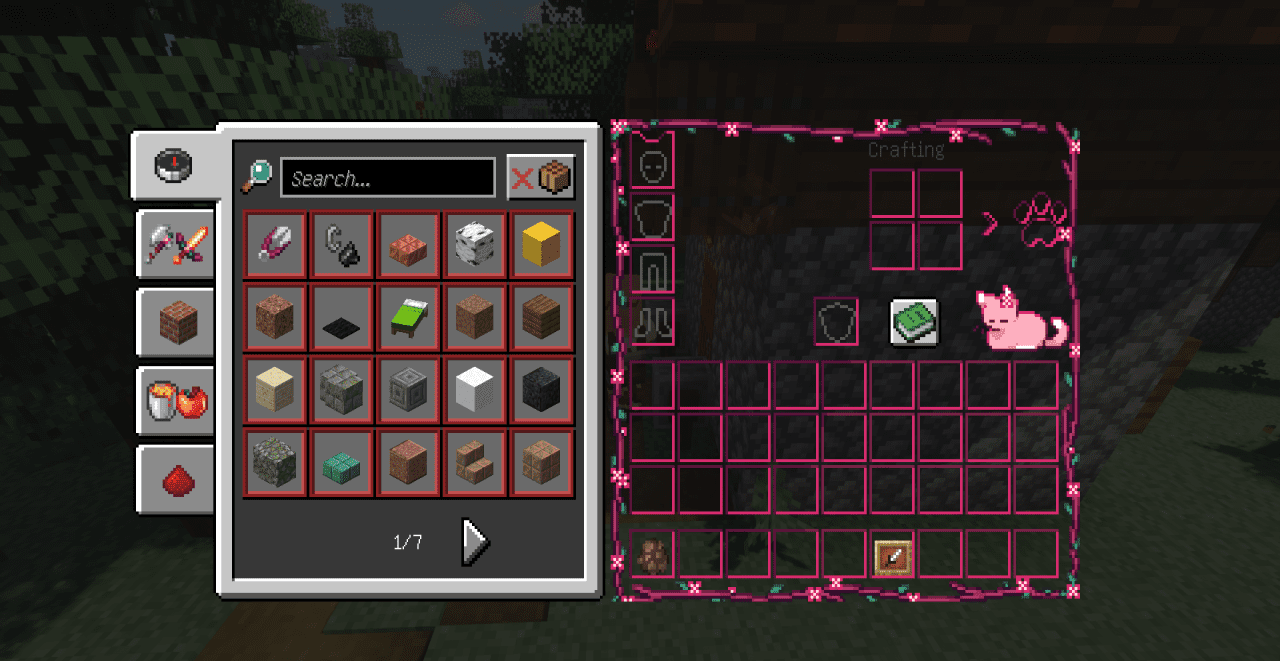This screenshot has width=1280, height=661.
Task: Choose the brick stairs item
Action: (475, 463)
